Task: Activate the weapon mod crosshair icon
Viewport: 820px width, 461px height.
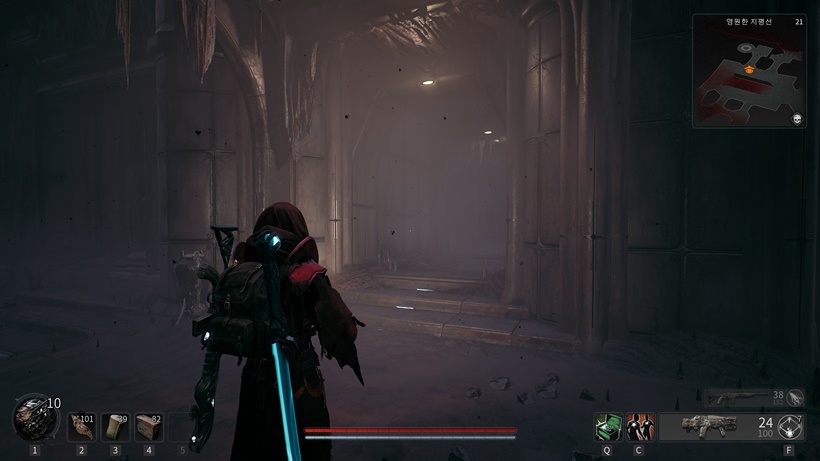Action: point(791,426)
